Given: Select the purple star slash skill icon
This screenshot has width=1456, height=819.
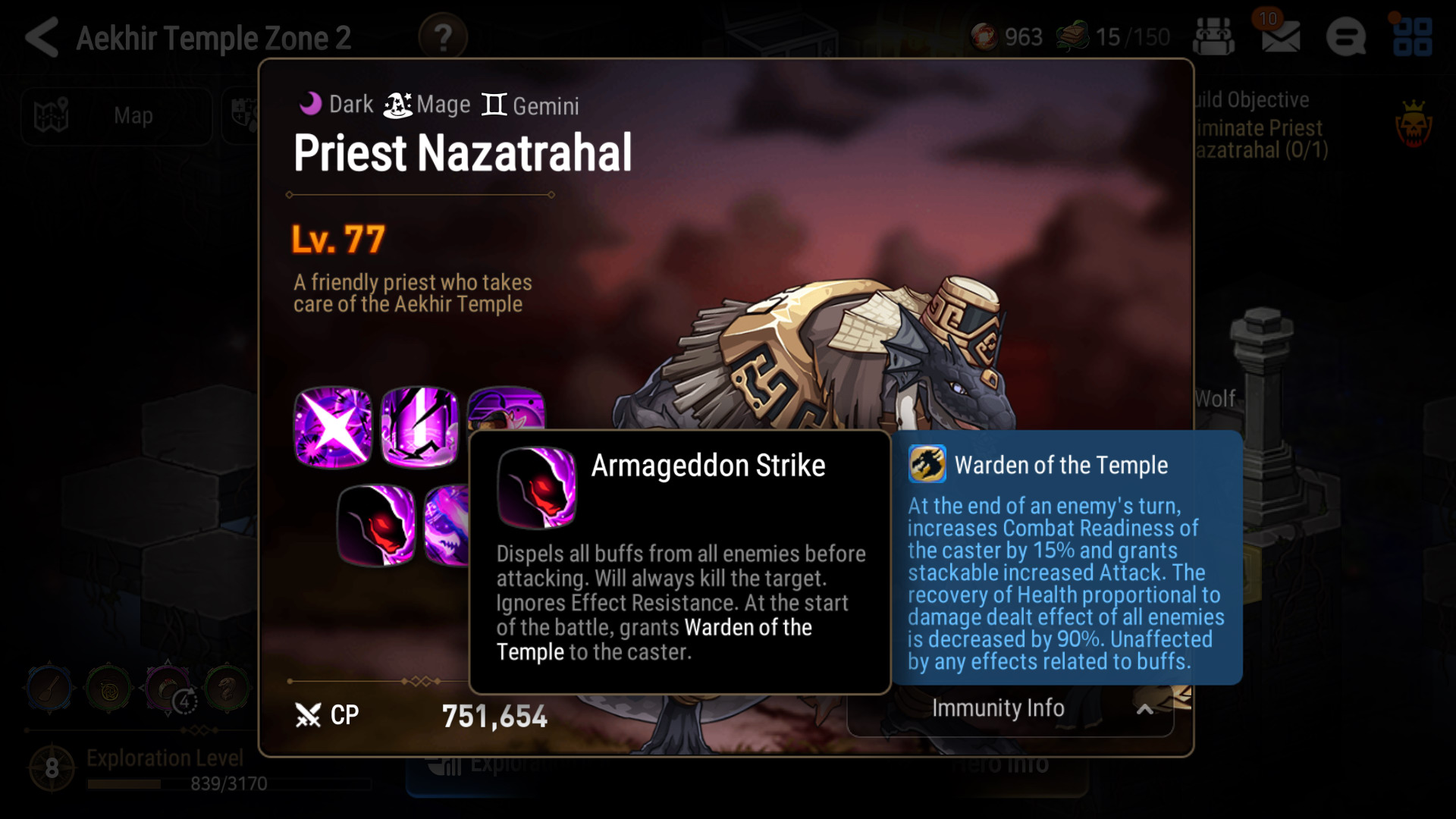Looking at the screenshot, I should 333,428.
